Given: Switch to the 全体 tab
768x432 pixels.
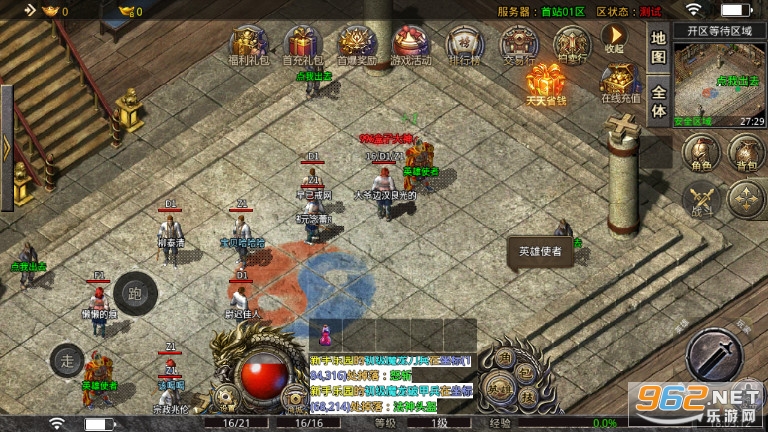Looking at the screenshot, I should click(x=658, y=100).
